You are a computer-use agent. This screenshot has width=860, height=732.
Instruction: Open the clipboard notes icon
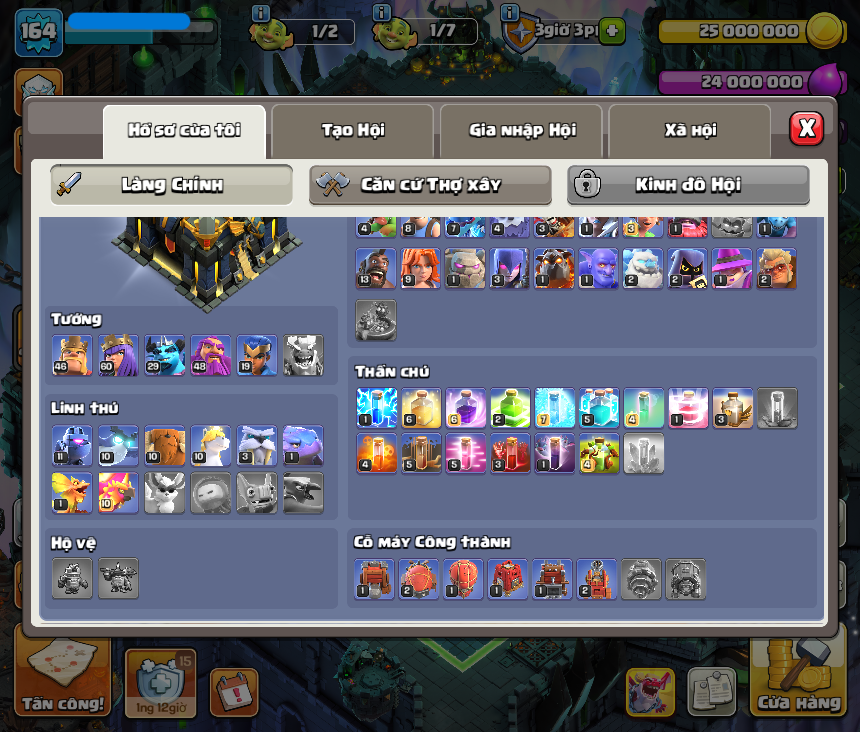(x=711, y=692)
